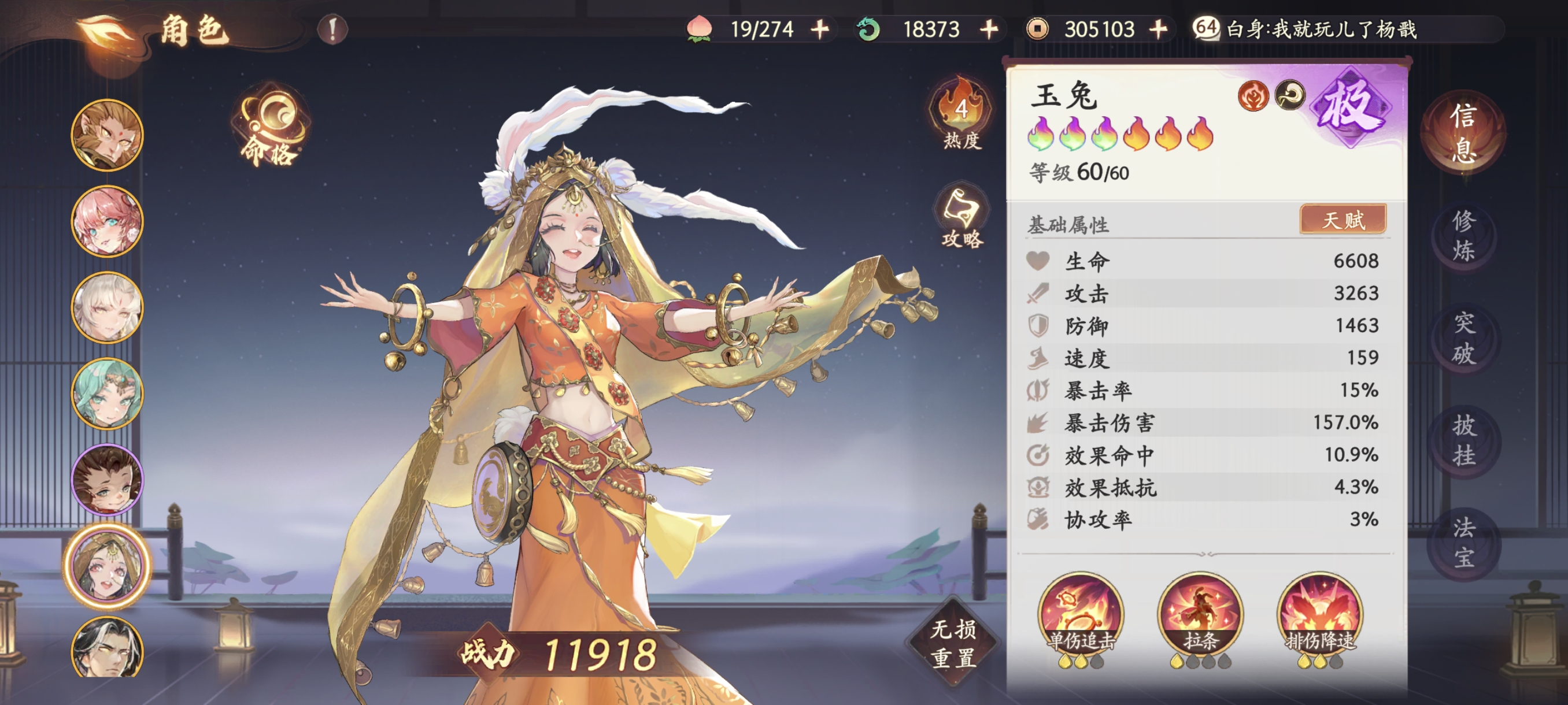This screenshot has width=1568, height=705.
Task: Activate 无损重置 lossless reset
Action: 953,644
